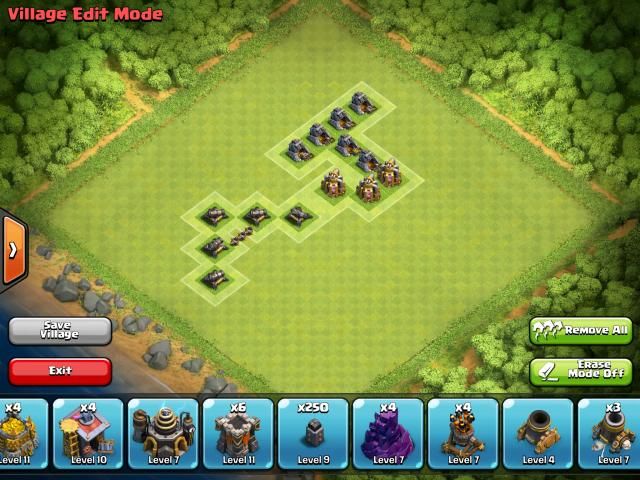Expand the orange arrow side panel
The height and width of the screenshot is (480, 640).
click(x=13, y=249)
